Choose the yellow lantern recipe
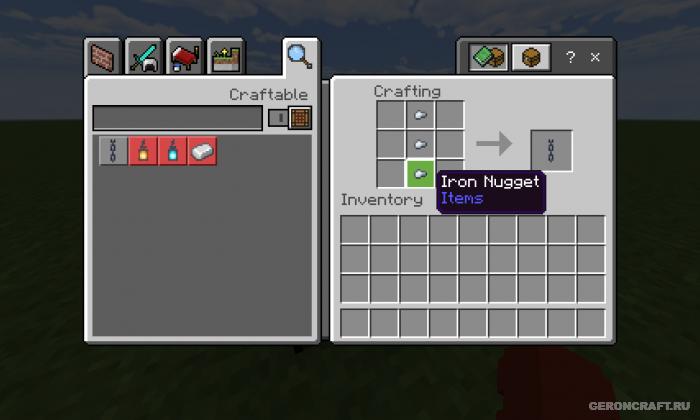Screen dimensions: 700x420 click(143, 151)
